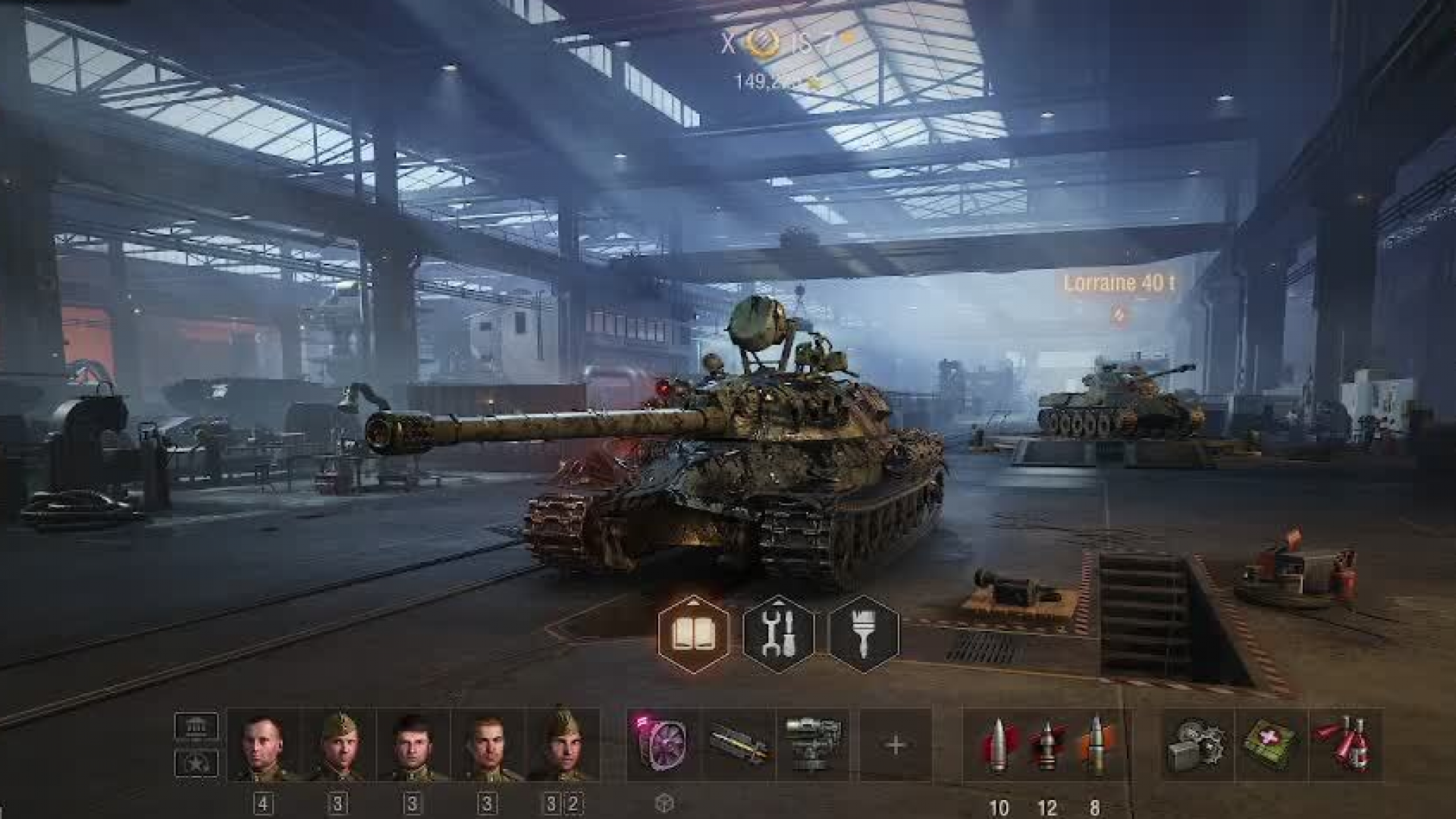
Task: Select the shell type with 10 rounds
Action: point(998,745)
